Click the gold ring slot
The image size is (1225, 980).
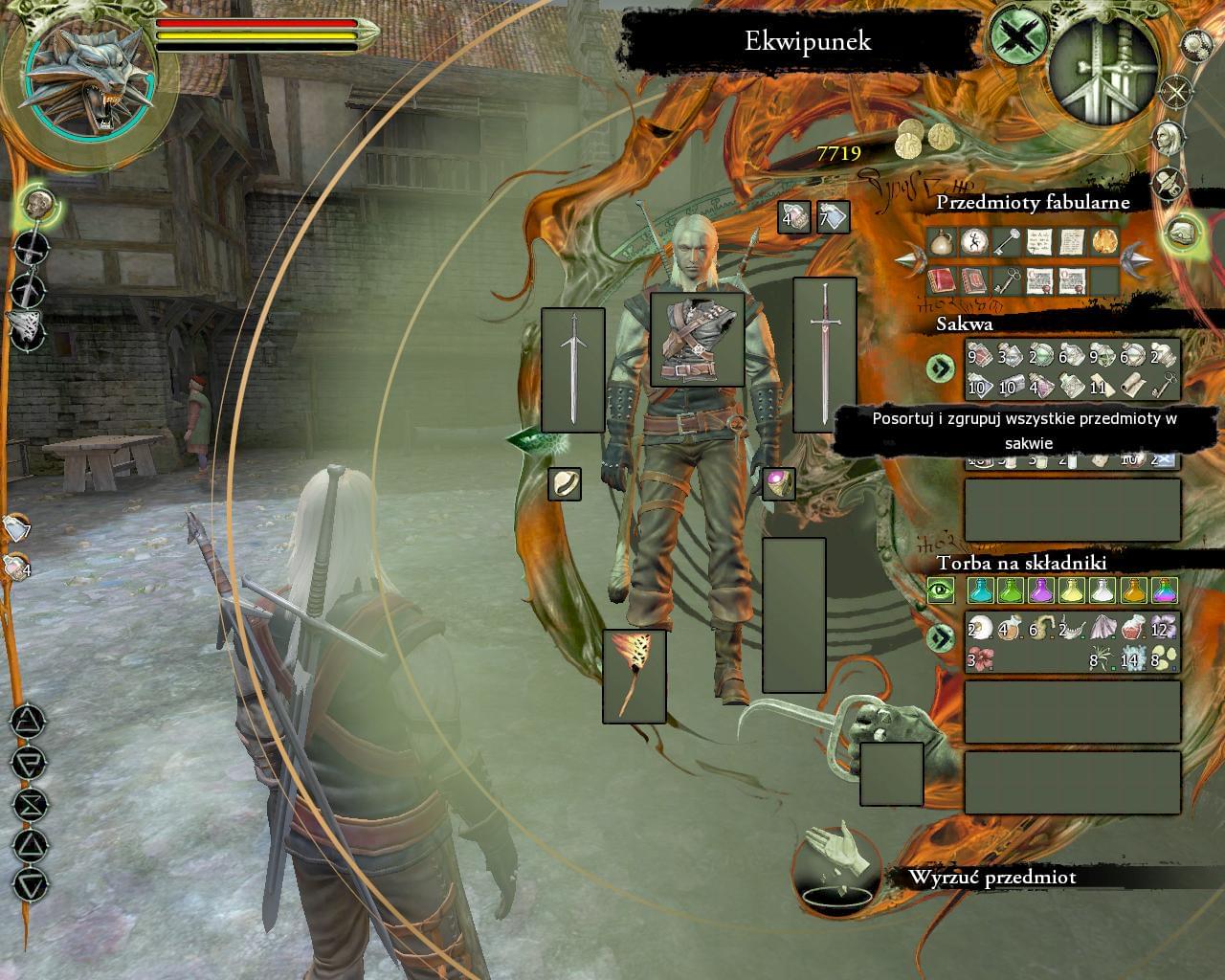[565, 484]
